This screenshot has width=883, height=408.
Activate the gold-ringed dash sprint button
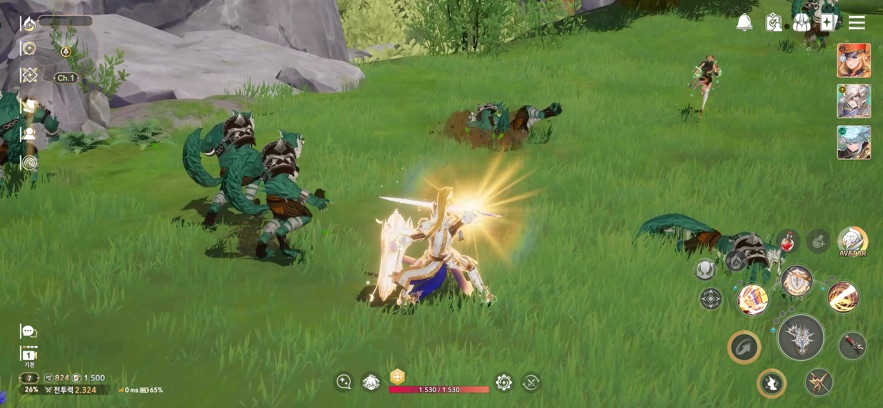point(771,382)
